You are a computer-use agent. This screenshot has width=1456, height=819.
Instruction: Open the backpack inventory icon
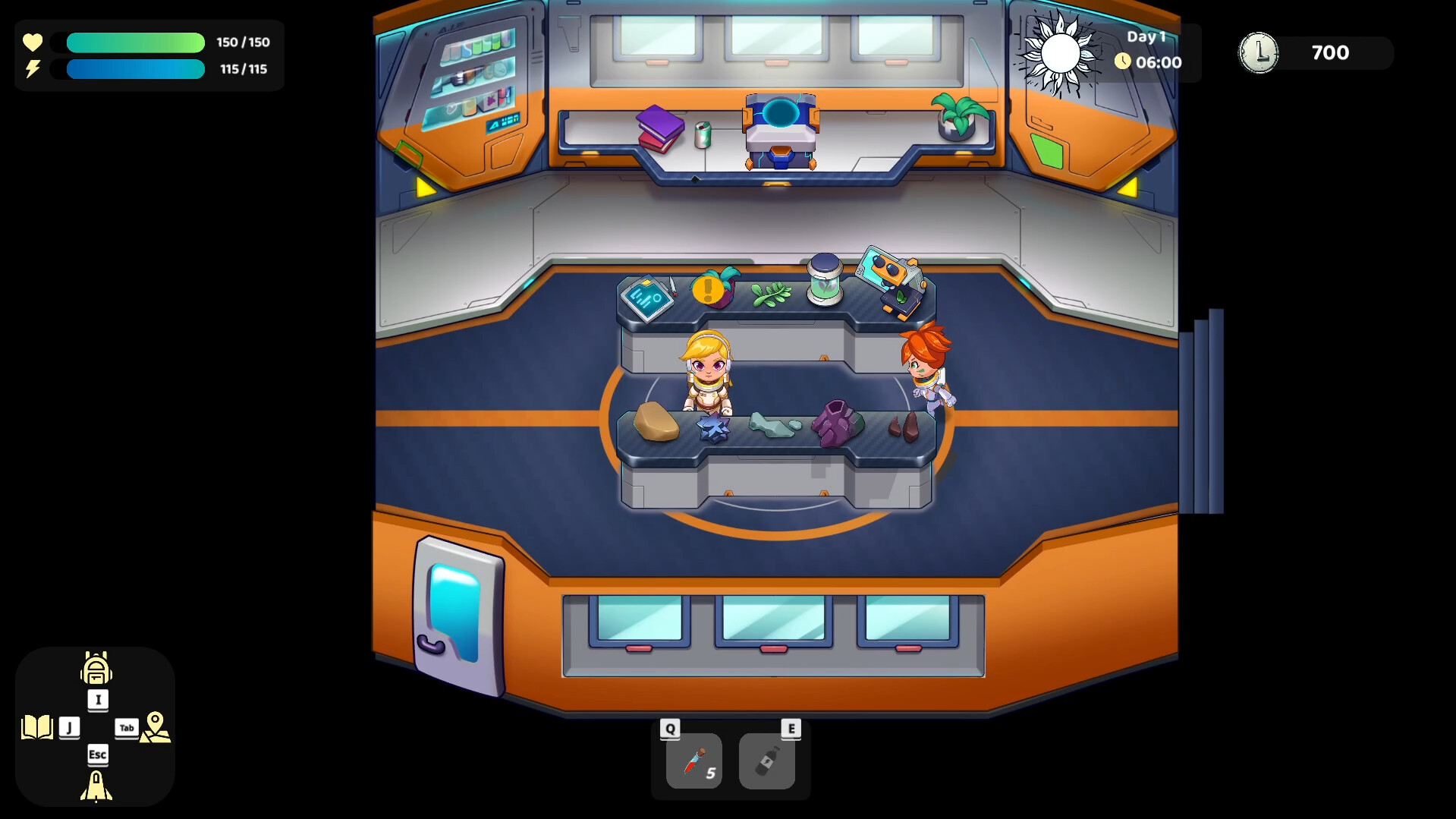96,669
